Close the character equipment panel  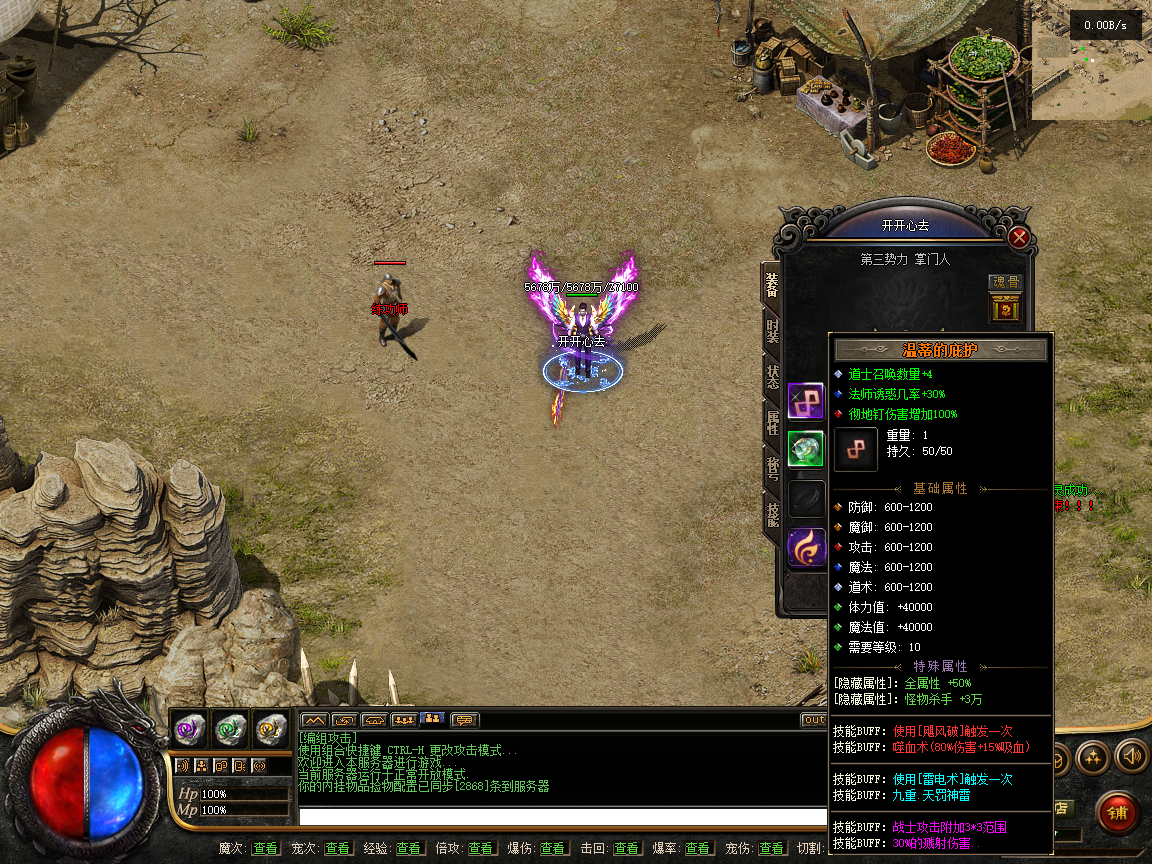point(1019,237)
